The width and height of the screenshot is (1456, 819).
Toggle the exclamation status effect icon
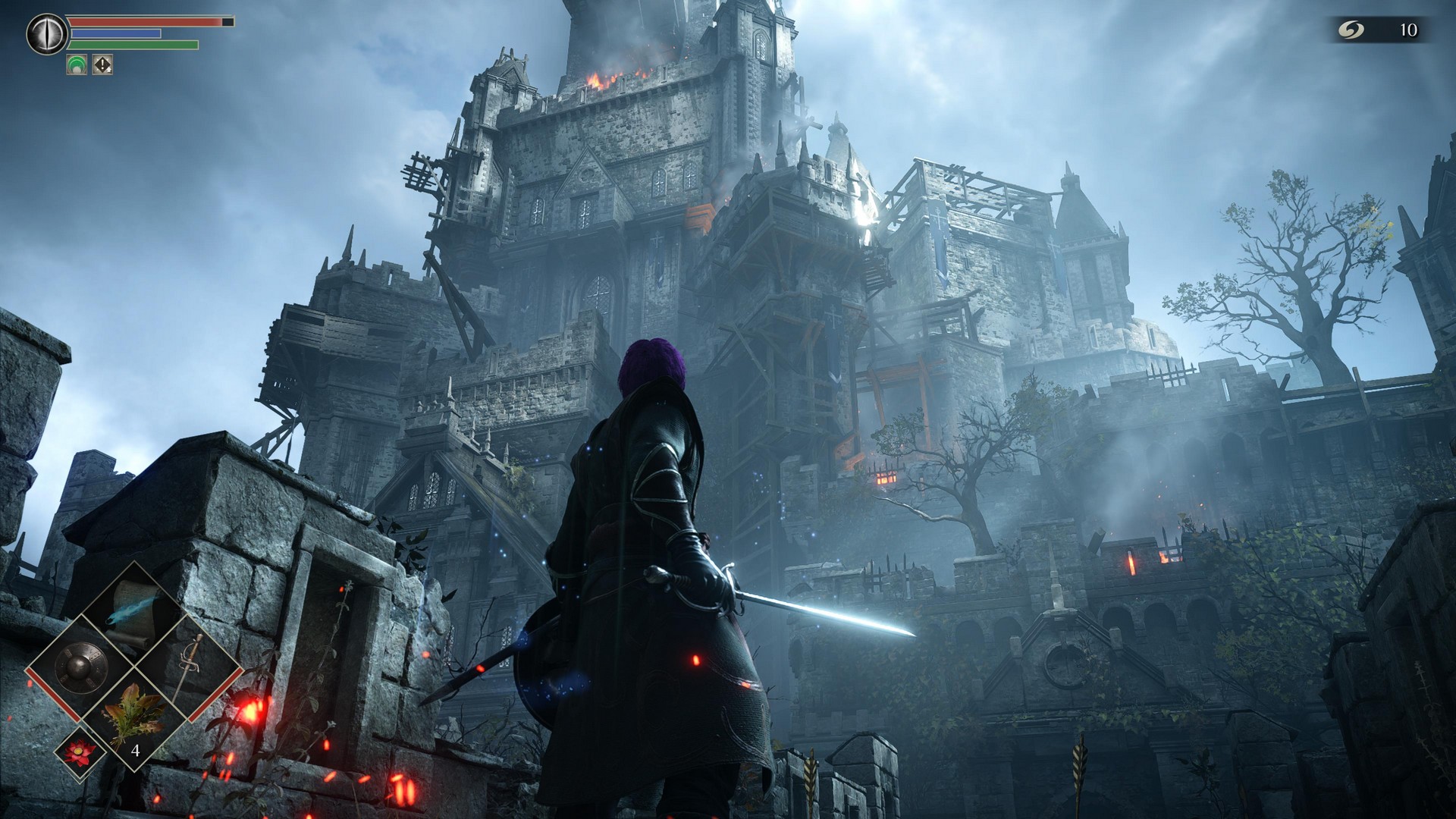[101, 65]
